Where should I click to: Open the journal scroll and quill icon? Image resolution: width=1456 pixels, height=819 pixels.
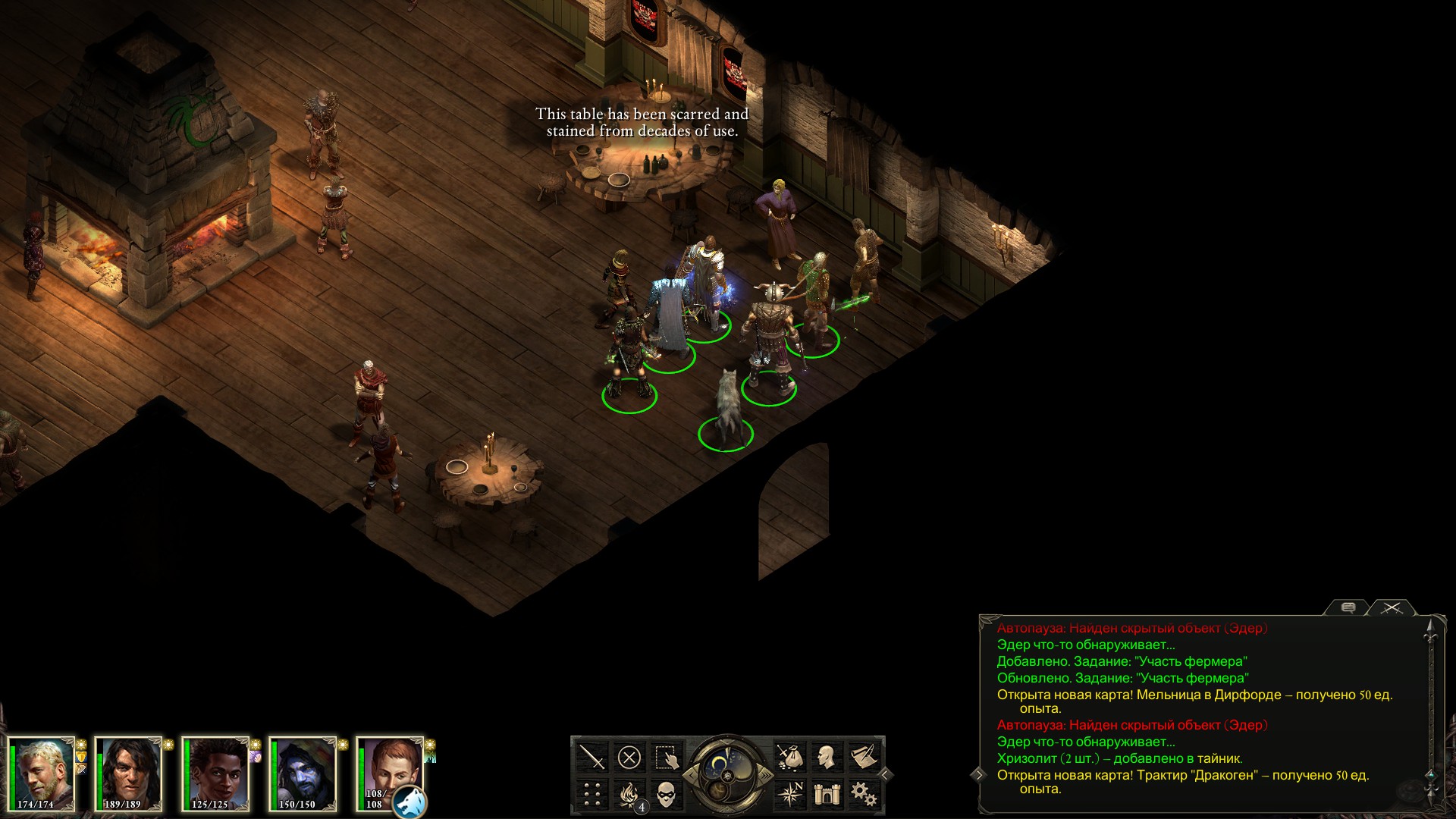coord(864,757)
